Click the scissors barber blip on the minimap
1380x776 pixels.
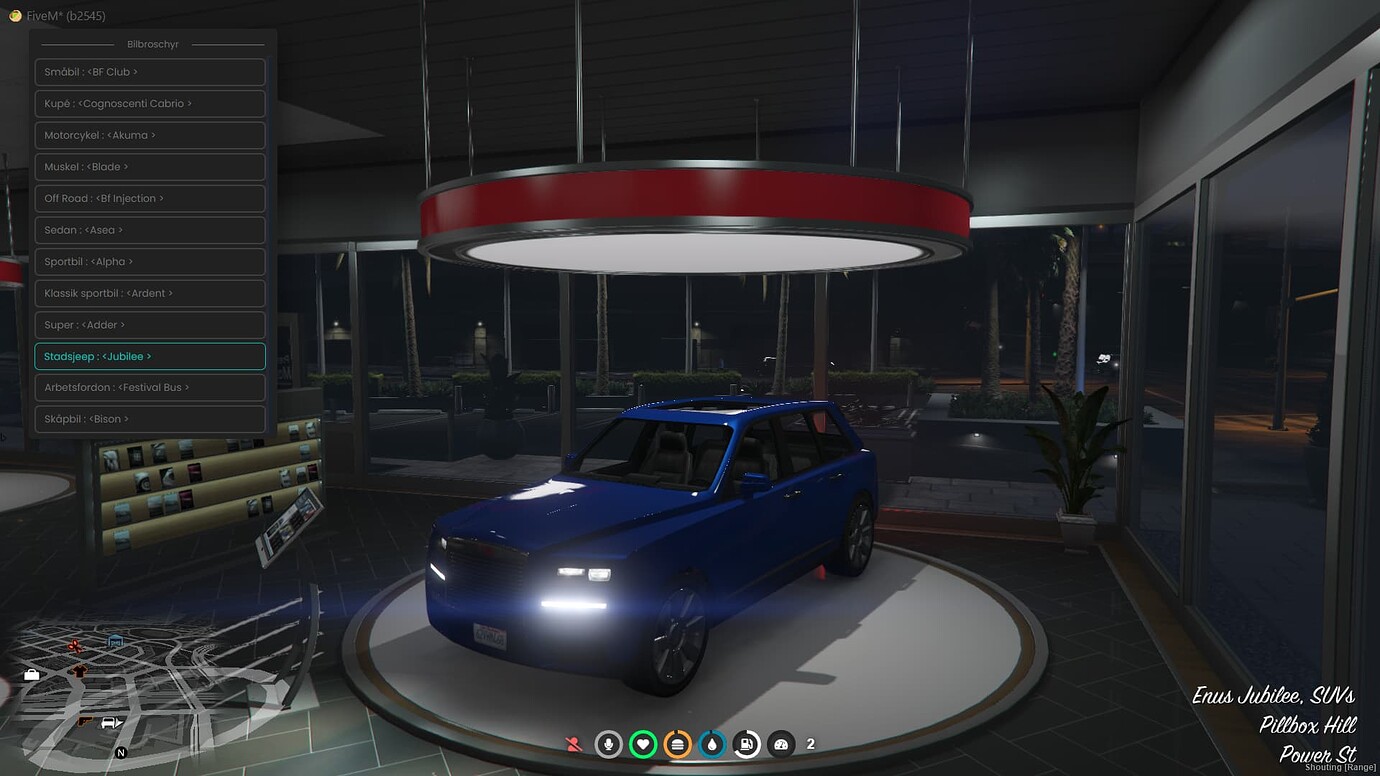(x=74, y=647)
